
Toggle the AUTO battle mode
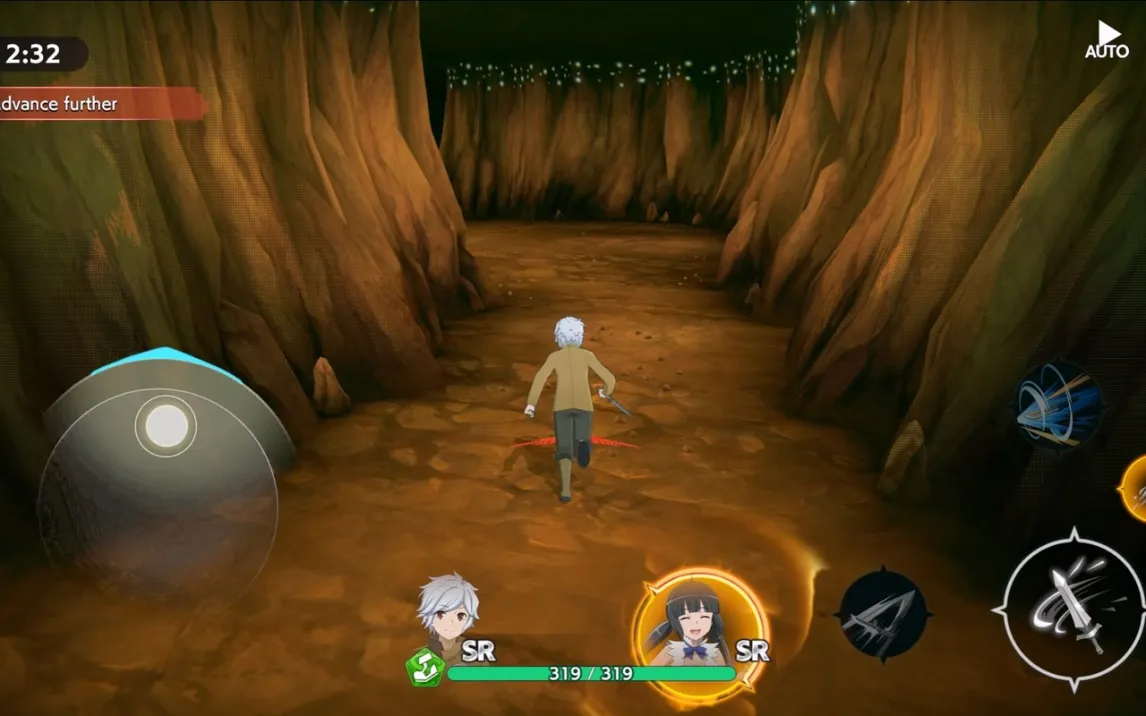pos(1107,40)
